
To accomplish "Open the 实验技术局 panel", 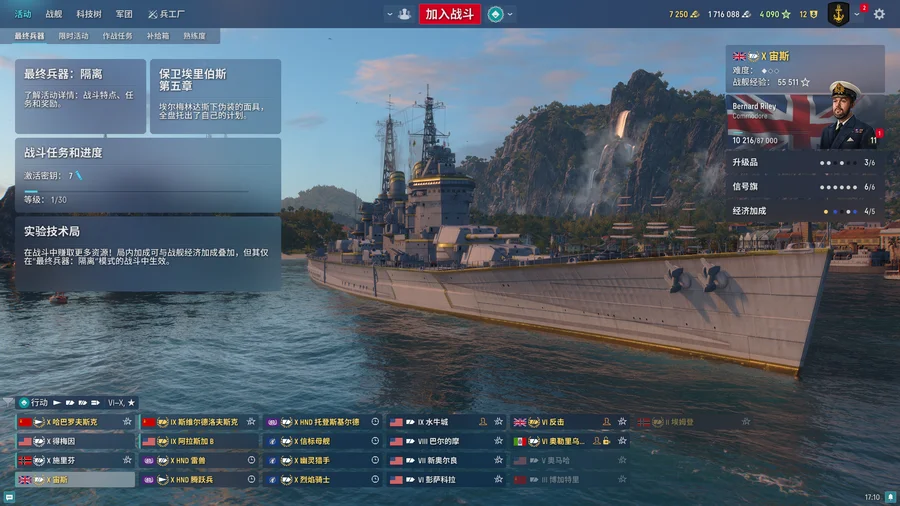I will point(147,255).
